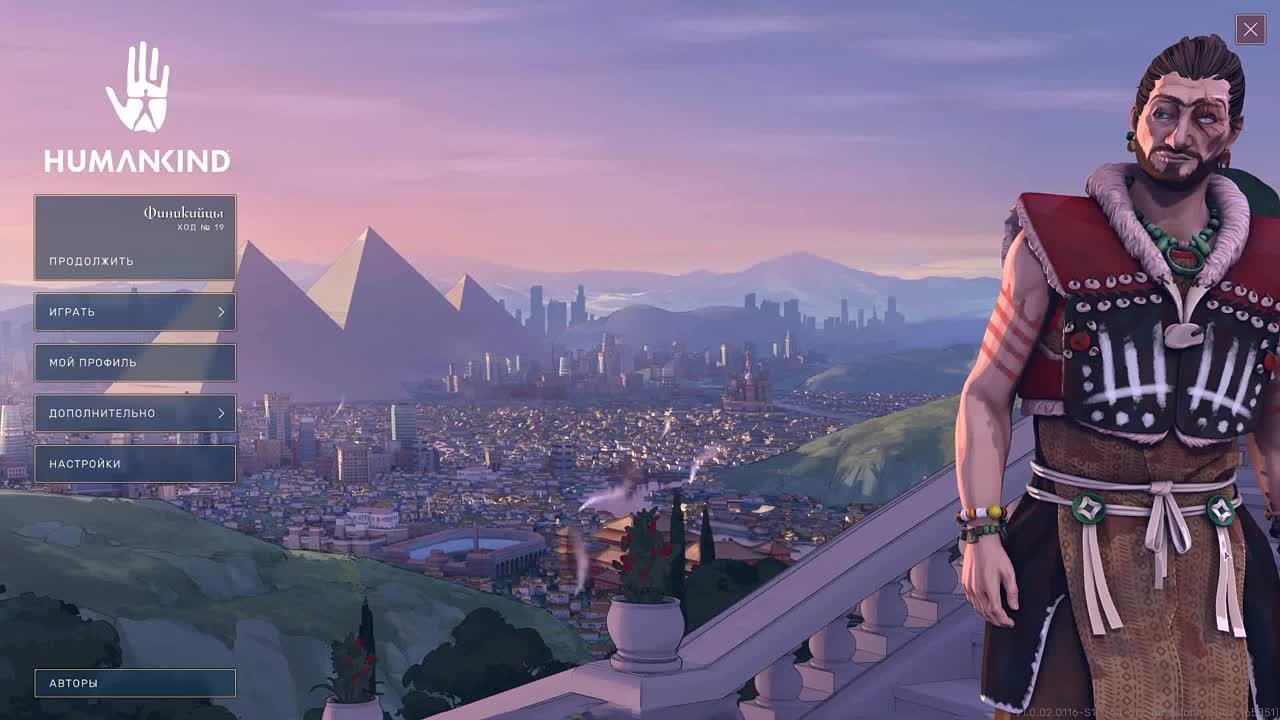Show the Авторы credits

coord(135,683)
